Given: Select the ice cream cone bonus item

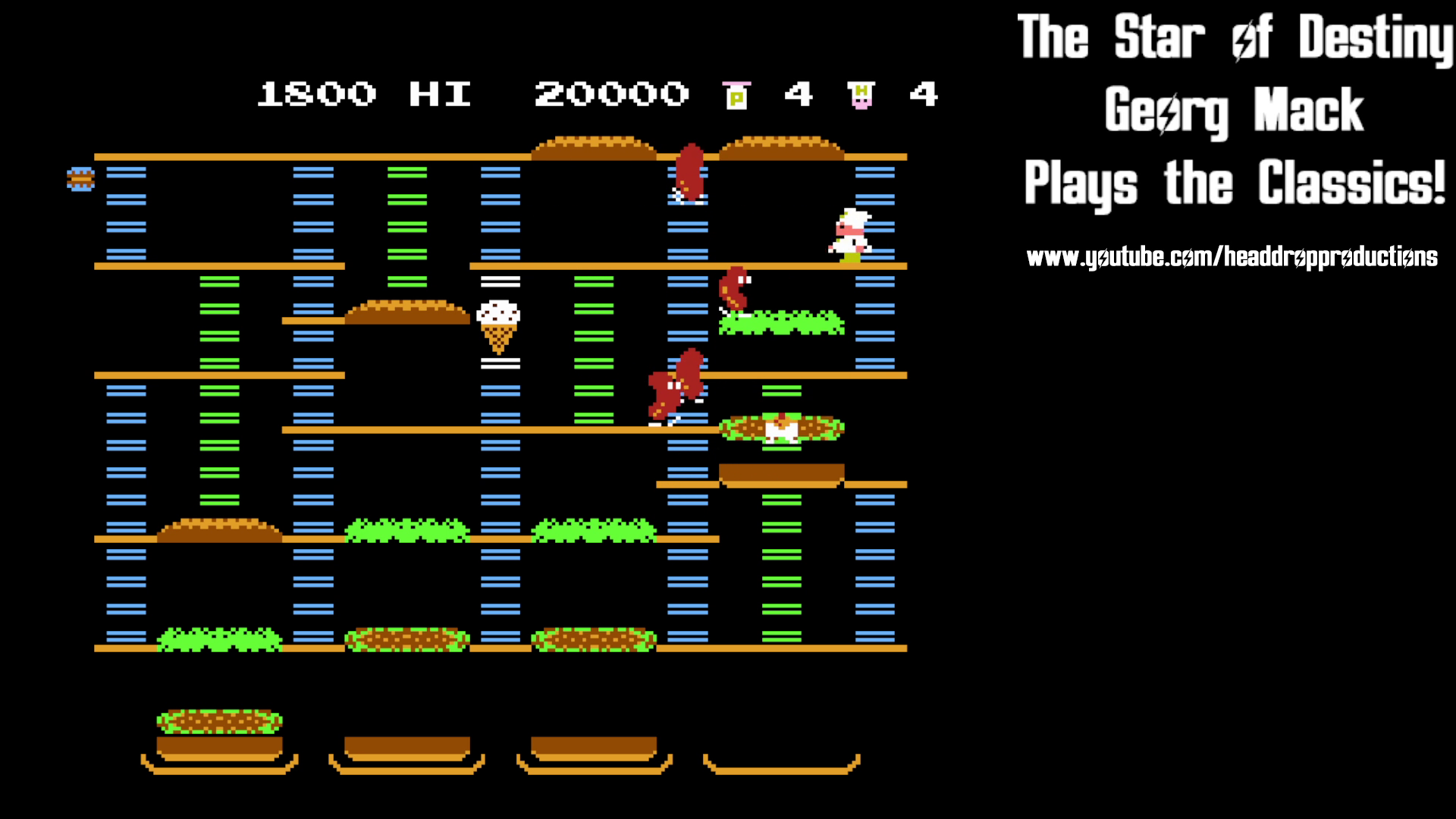Looking at the screenshot, I should [x=497, y=326].
